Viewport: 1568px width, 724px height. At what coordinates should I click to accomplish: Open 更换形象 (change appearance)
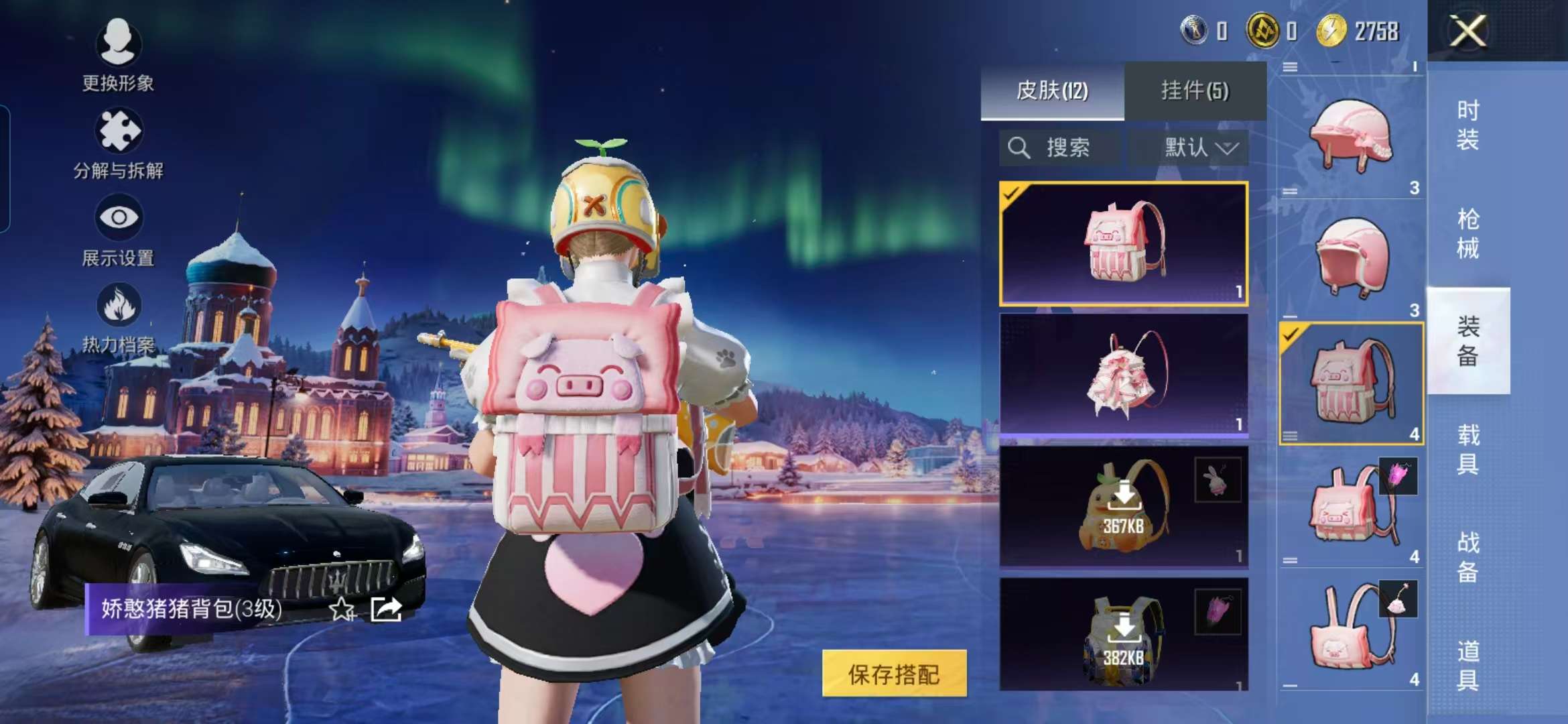118,54
